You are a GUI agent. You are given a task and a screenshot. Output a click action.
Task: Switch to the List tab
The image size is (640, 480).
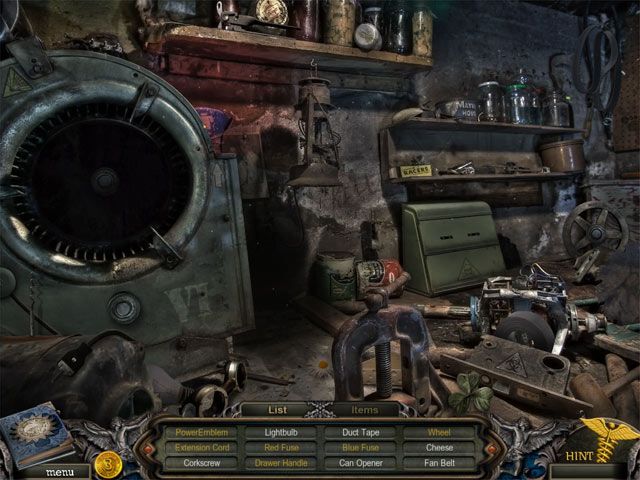pyautogui.click(x=278, y=410)
